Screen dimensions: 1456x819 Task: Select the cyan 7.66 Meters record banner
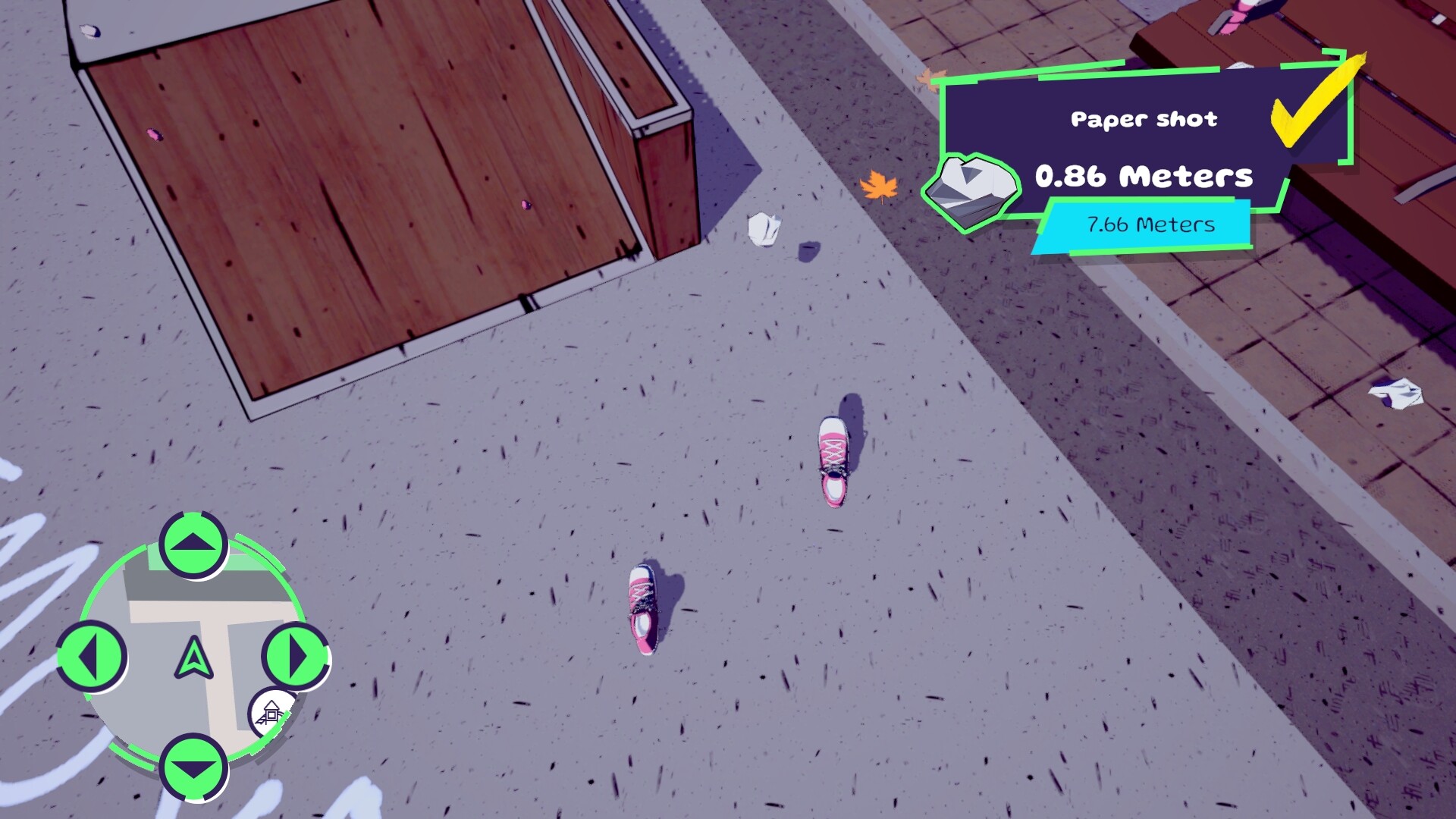1149,224
